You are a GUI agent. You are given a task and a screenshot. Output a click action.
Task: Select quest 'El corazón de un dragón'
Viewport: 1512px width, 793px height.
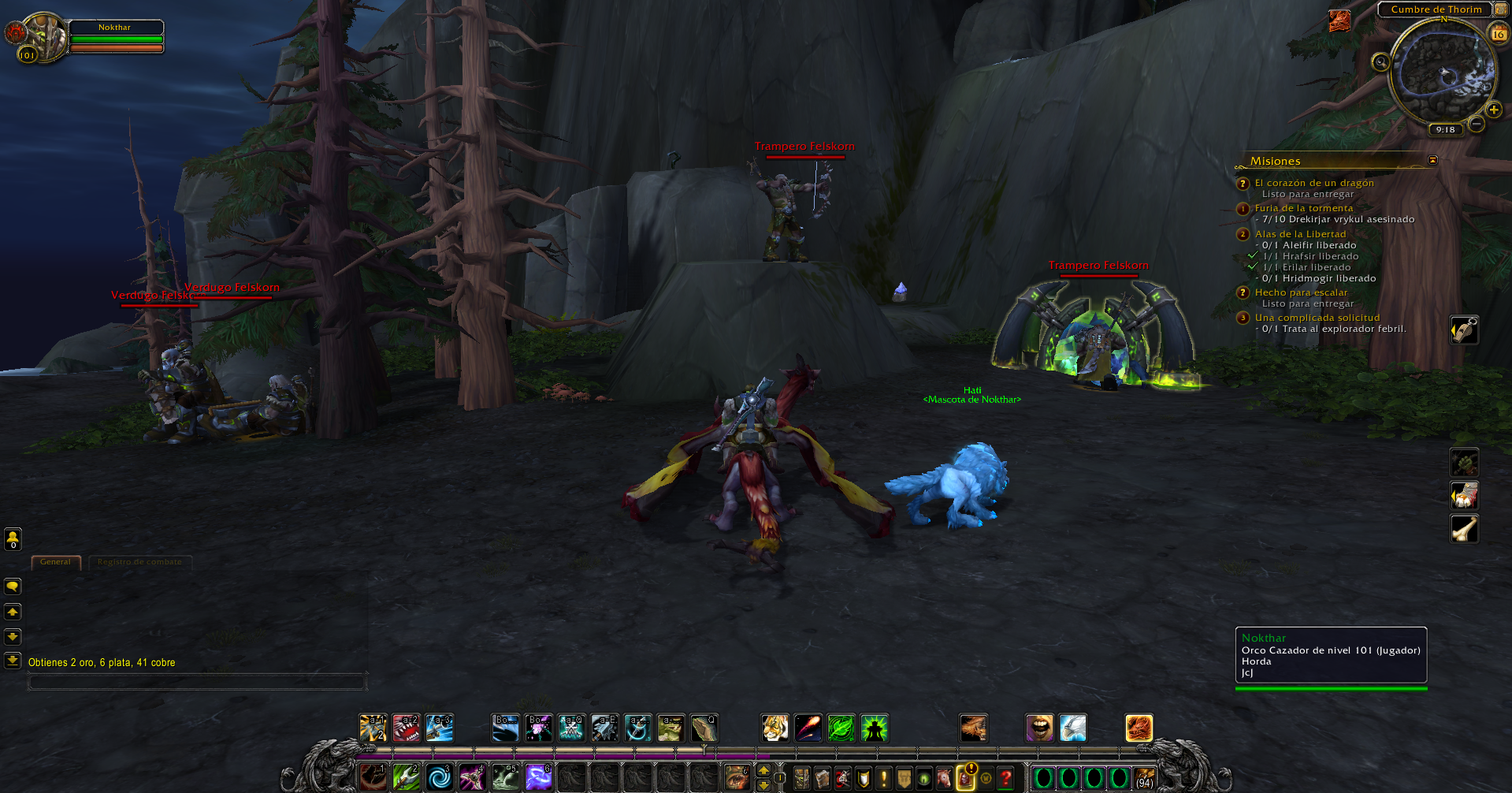[1313, 183]
